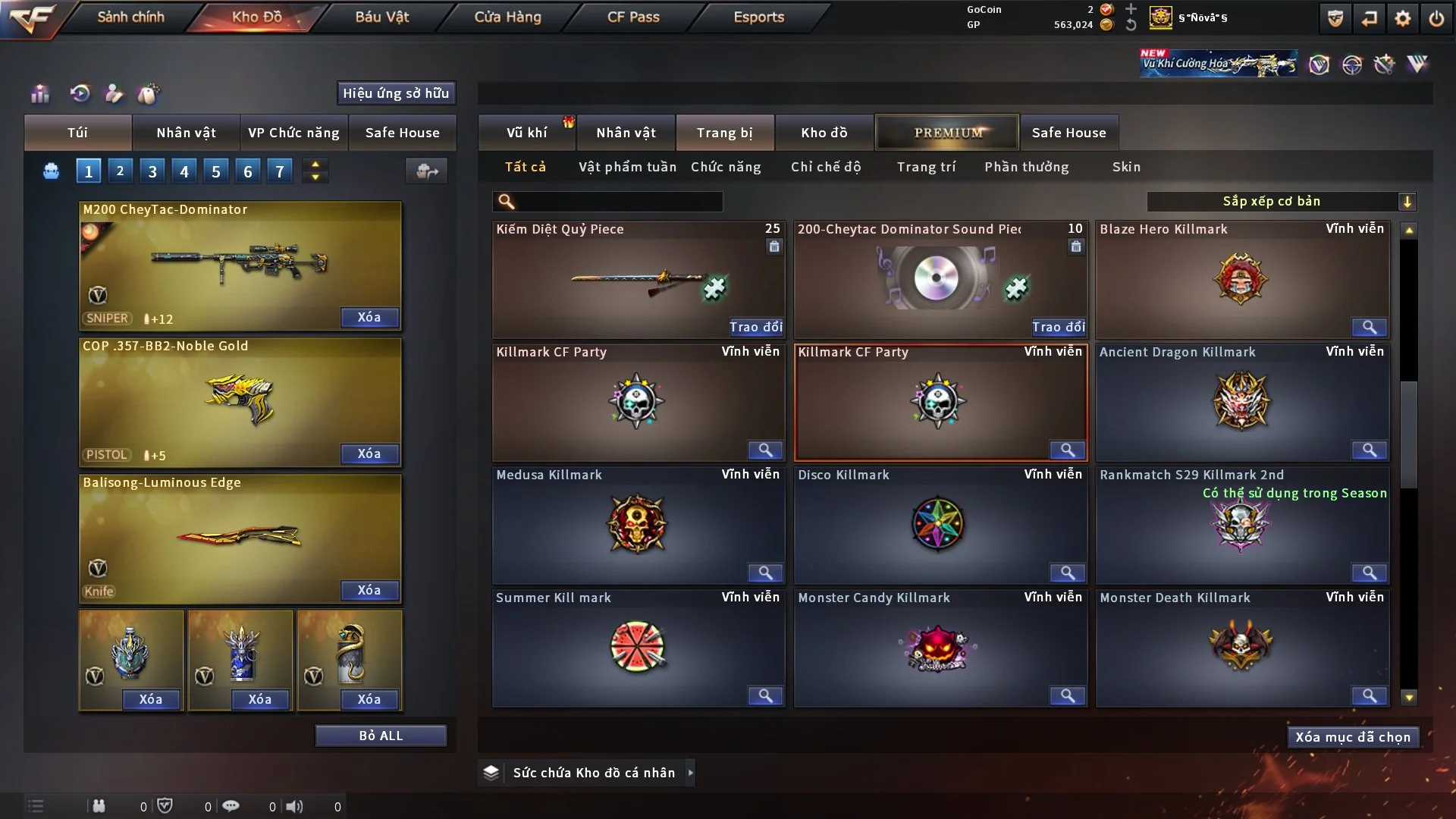
Task: Choose bag slot number 3
Action: 152,171
